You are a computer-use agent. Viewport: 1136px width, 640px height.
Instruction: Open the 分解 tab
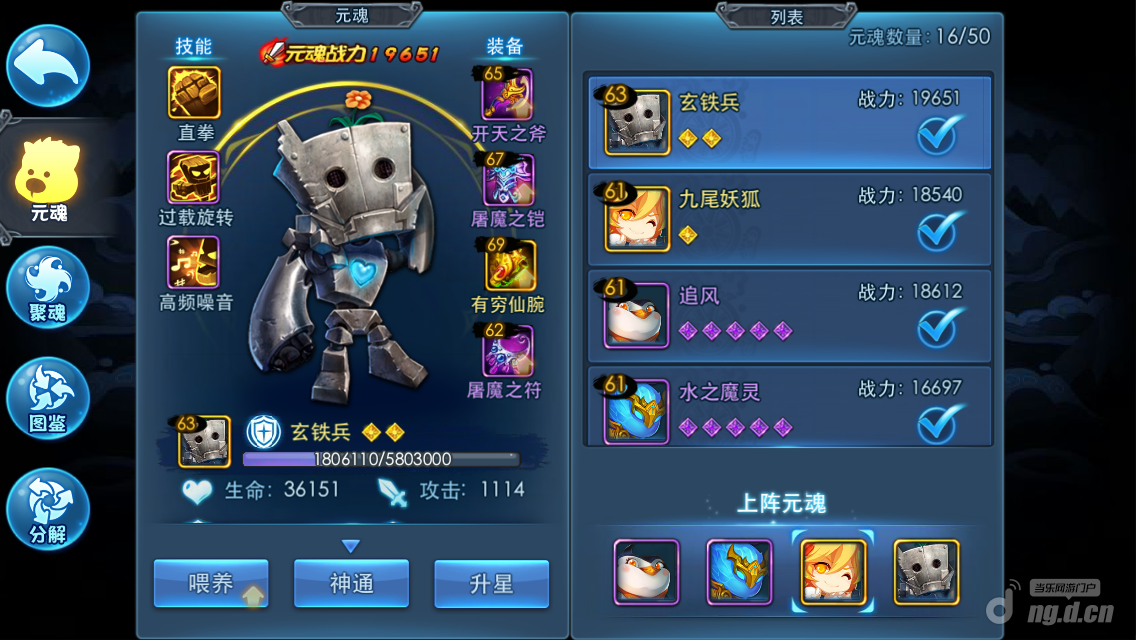[48, 509]
